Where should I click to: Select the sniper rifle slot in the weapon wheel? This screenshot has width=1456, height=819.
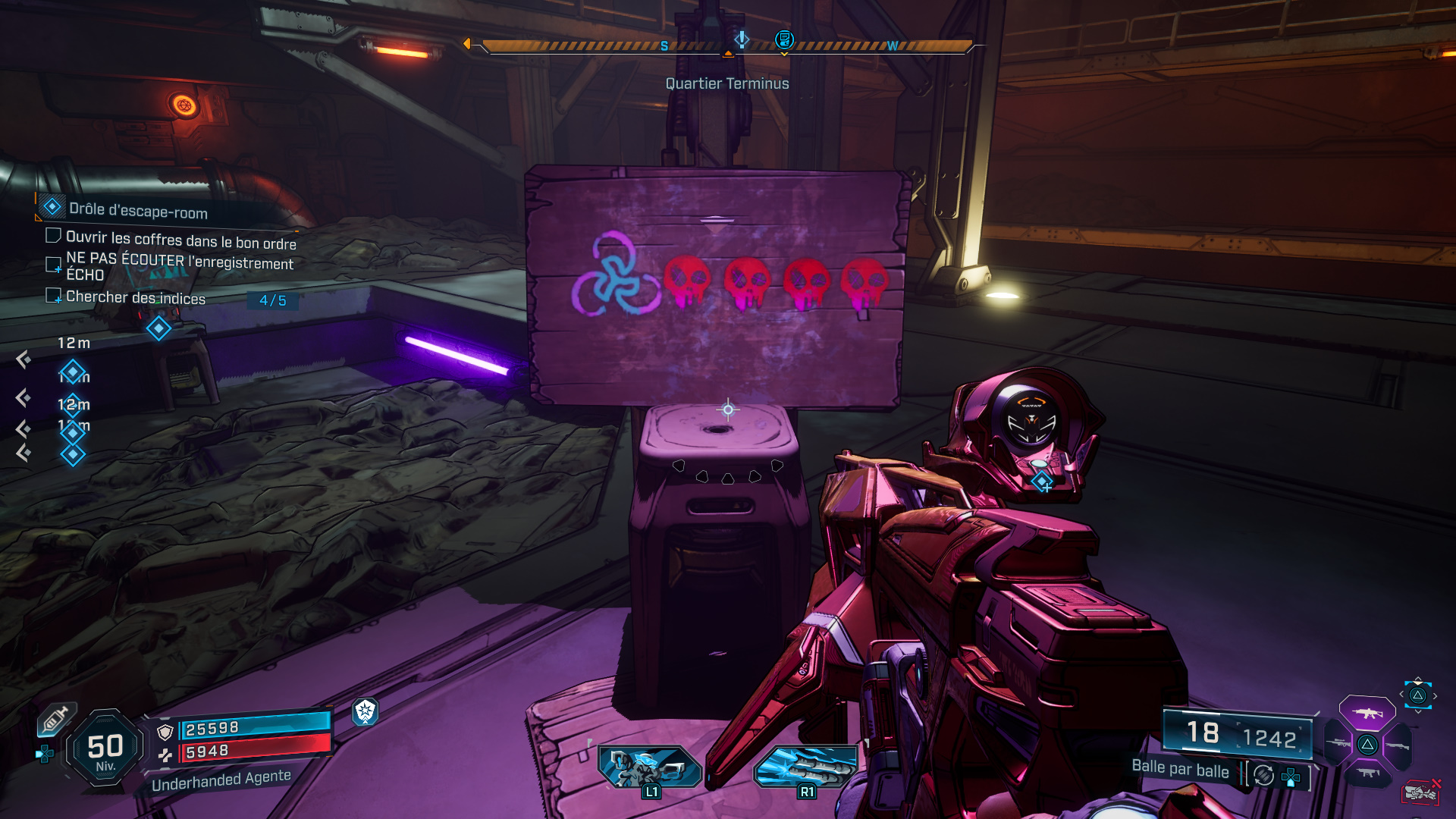1338,743
